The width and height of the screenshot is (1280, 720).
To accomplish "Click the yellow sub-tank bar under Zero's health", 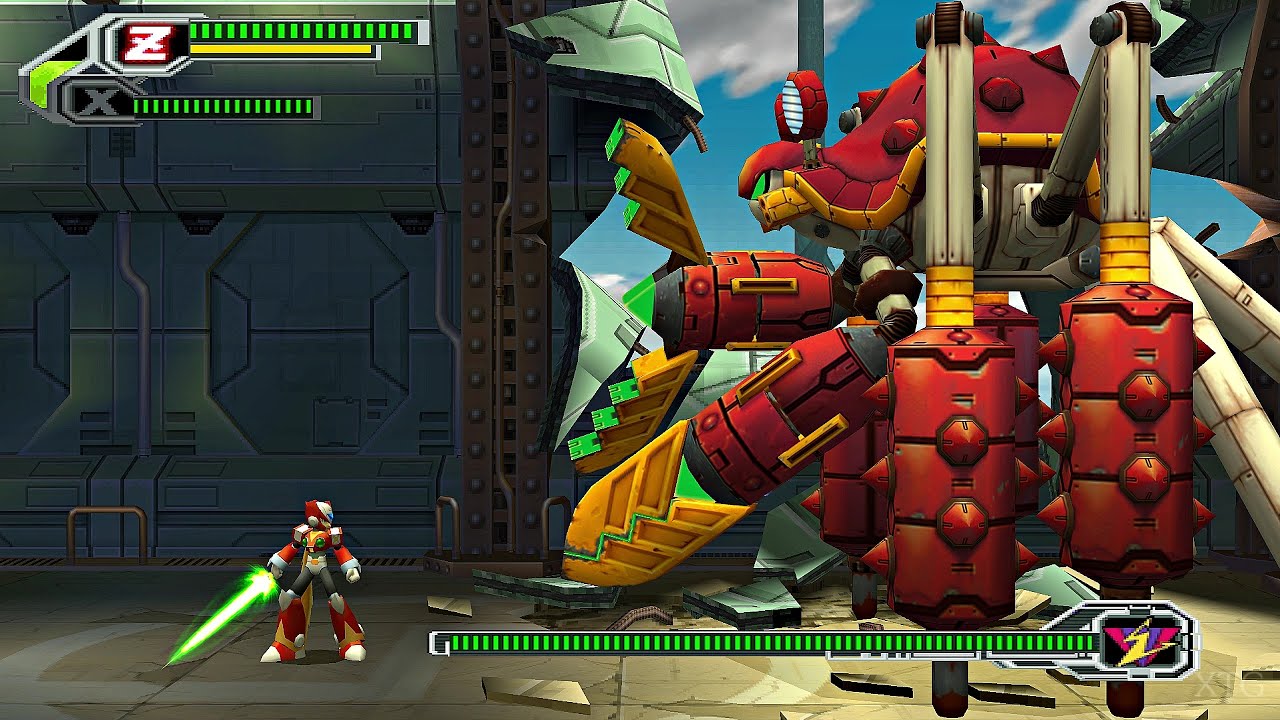I will click(280, 49).
